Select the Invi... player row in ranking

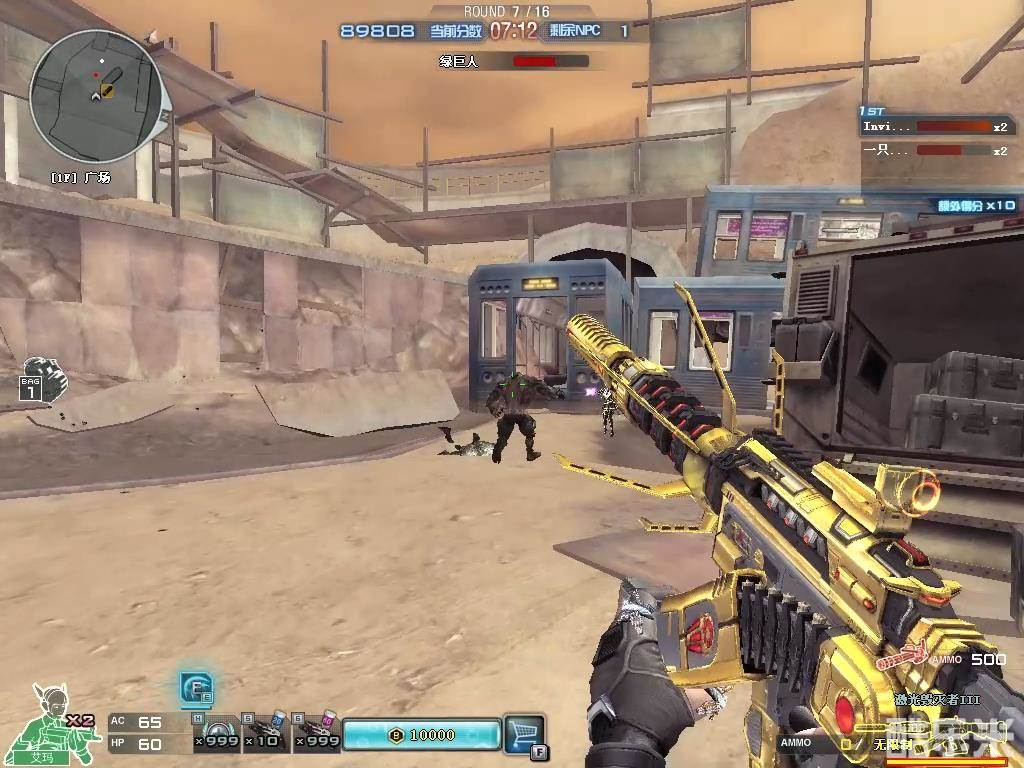tap(936, 127)
